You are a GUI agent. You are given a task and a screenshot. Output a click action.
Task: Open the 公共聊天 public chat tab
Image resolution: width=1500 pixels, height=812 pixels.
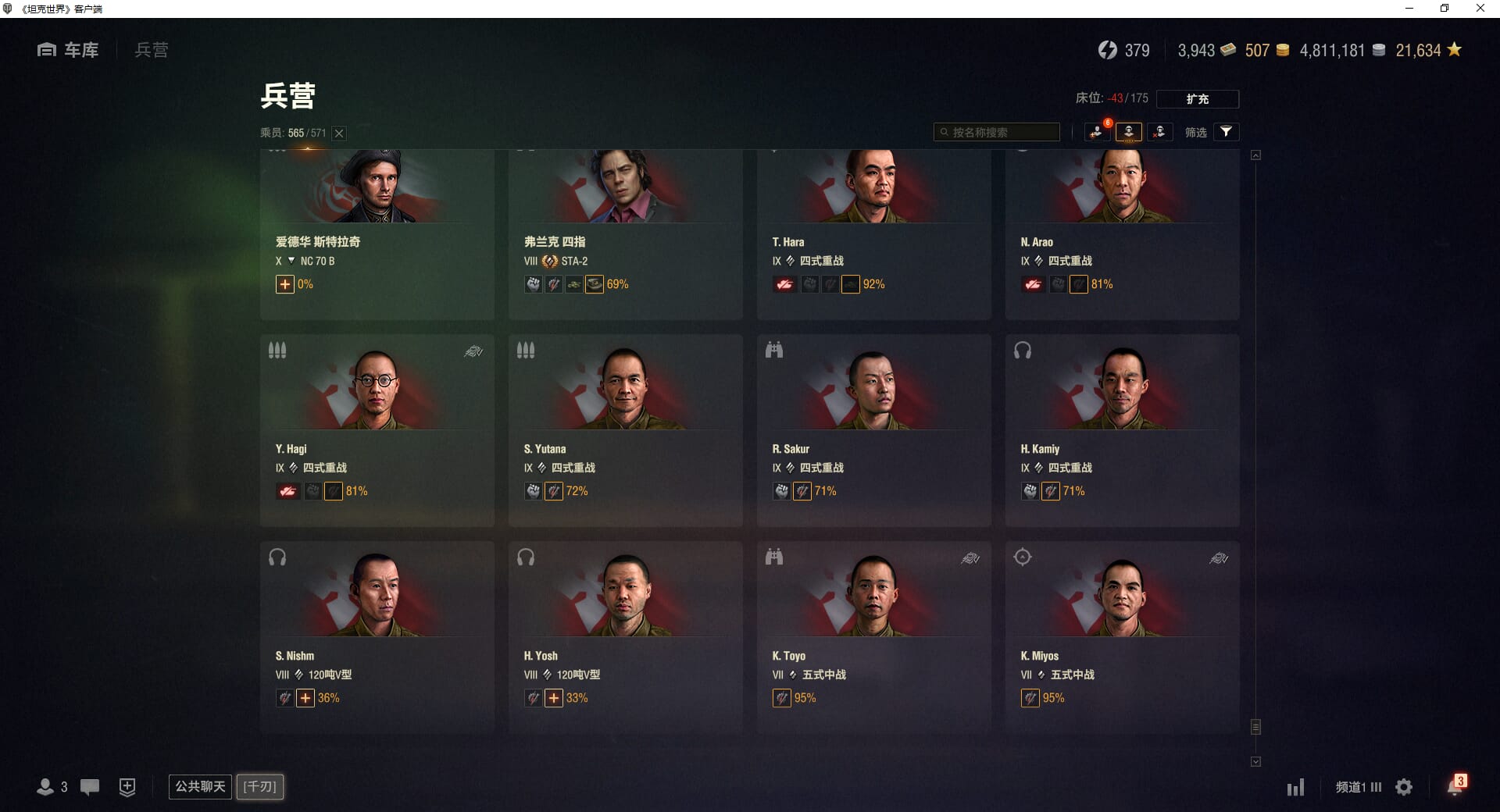[200, 786]
